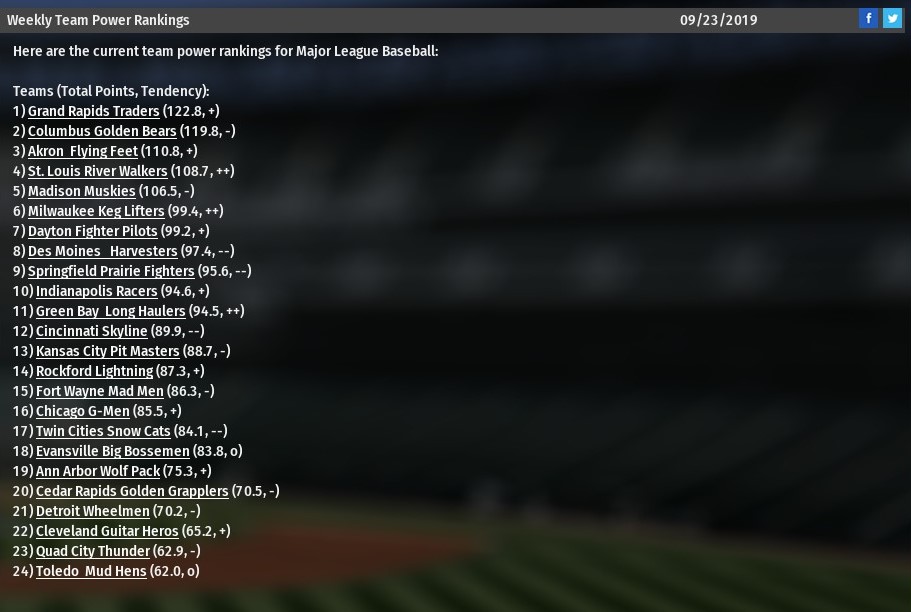This screenshot has width=911, height=612.
Task: Show the Milwaukee Keg Lifters page
Action: (x=96, y=211)
